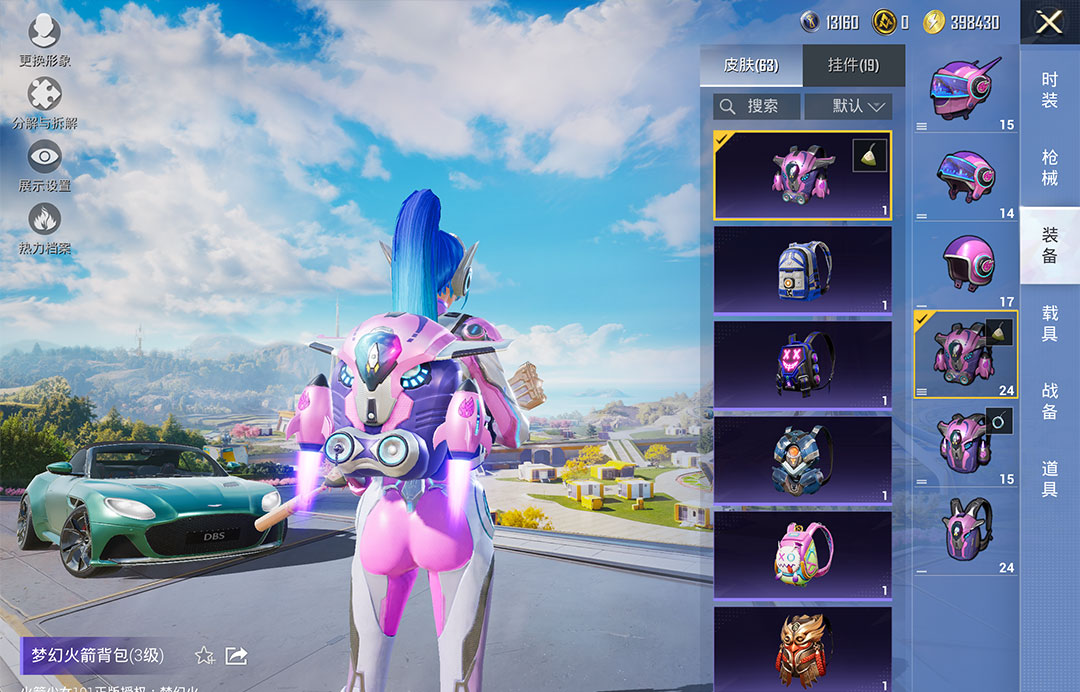Pick the pink graffiti backpack skin
The image size is (1080, 692).
tap(802, 554)
